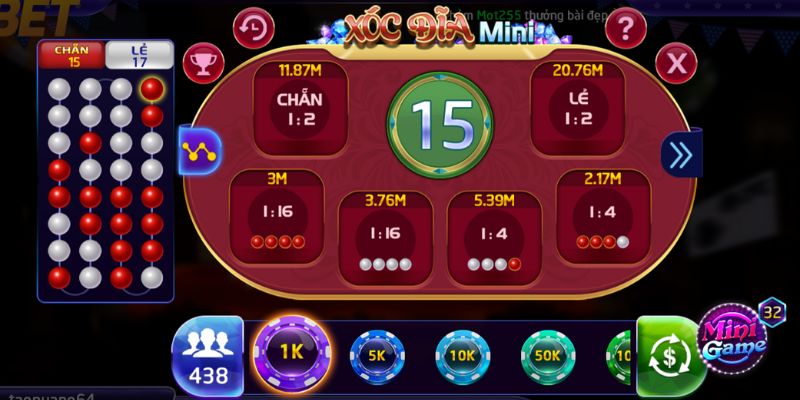The width and height of the screenshot is (800, 400).
Task: Open the help question mark button
Action: coord(626,26)
